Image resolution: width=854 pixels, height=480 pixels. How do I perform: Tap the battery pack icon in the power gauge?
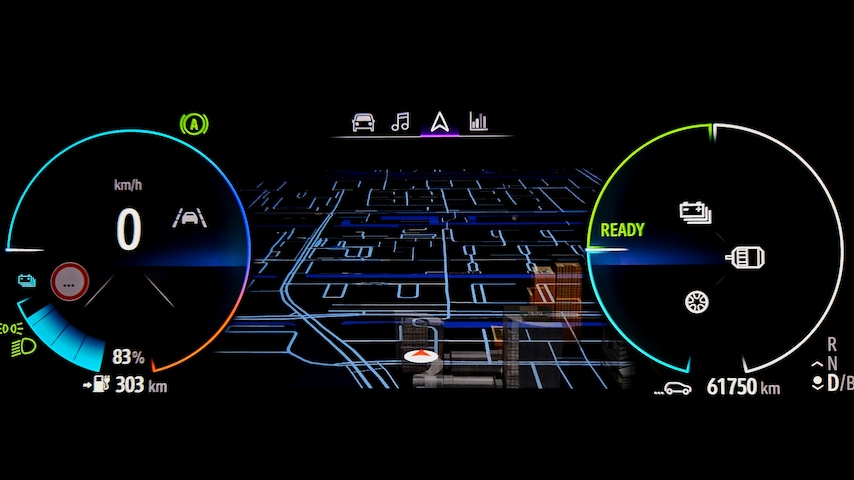695,211
